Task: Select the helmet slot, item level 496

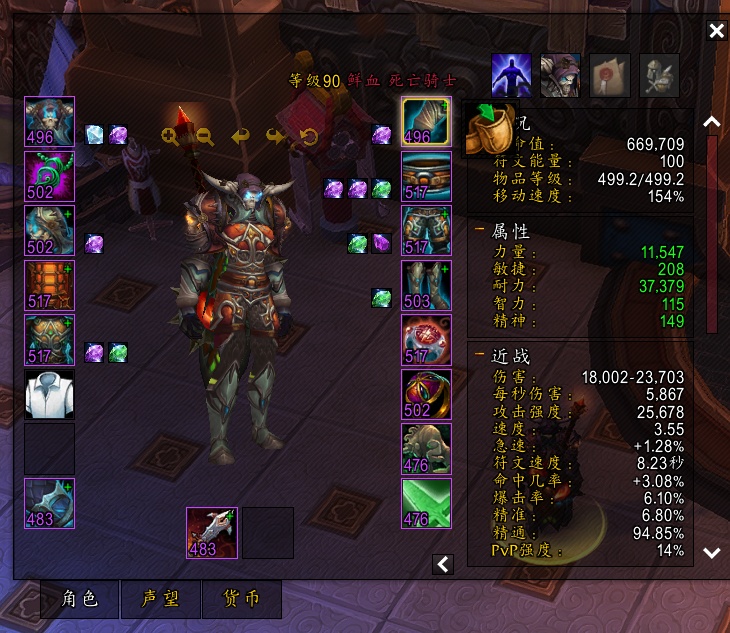Action: [50, 122]
